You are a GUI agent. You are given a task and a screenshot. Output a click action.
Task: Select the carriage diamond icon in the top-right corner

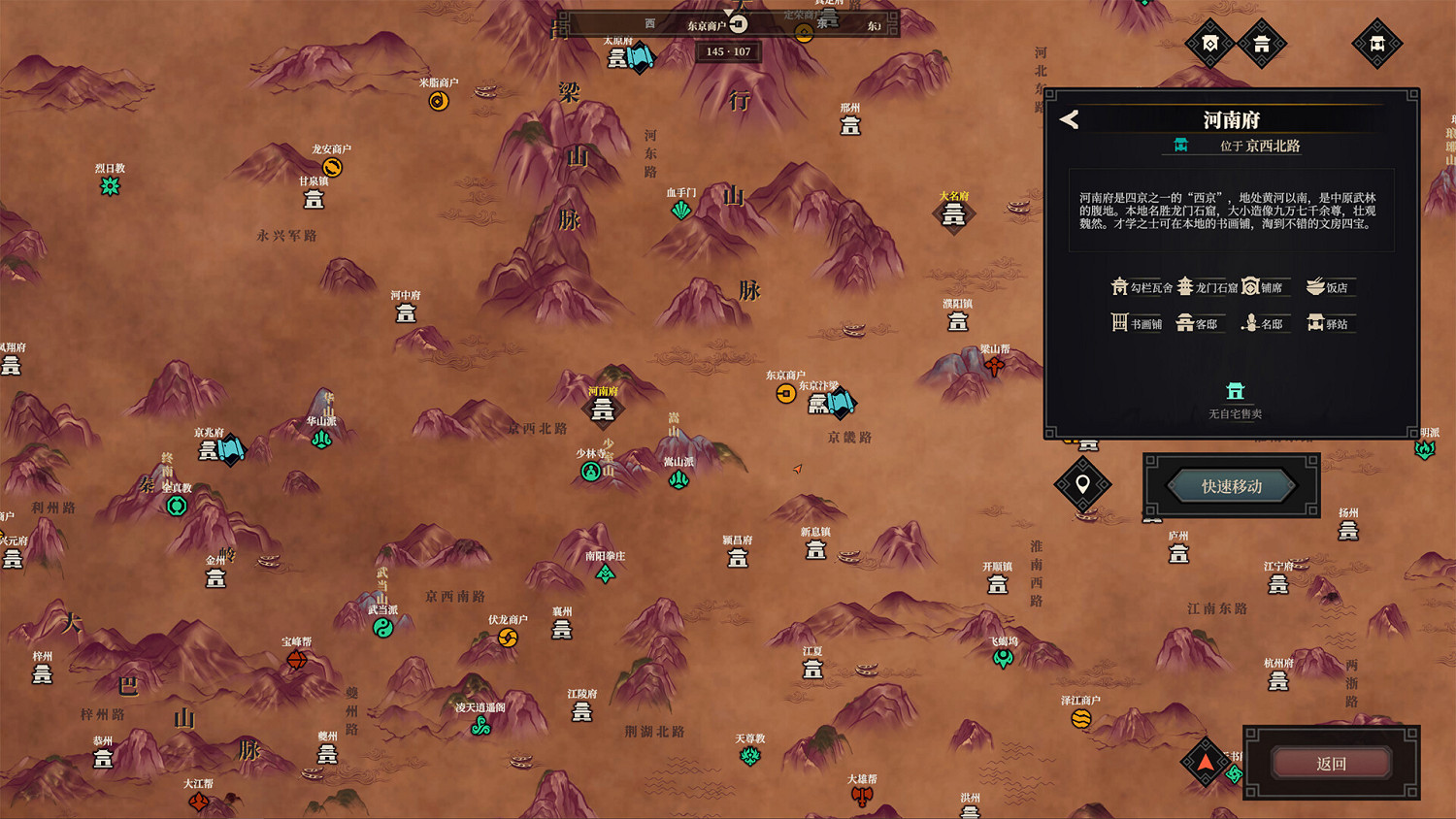tap(1376, 44)
